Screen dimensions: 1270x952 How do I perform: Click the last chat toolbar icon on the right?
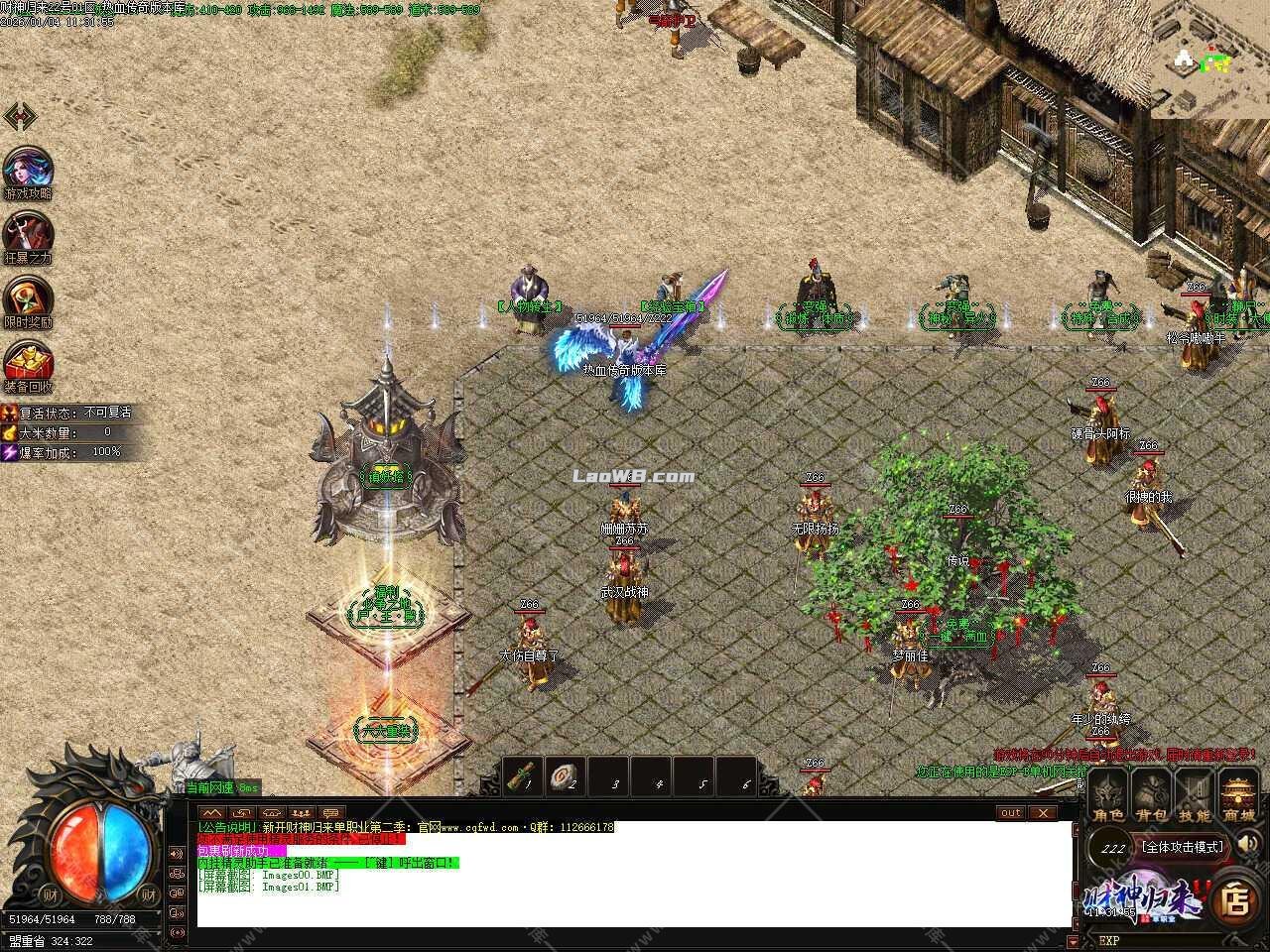pos(331,813)
